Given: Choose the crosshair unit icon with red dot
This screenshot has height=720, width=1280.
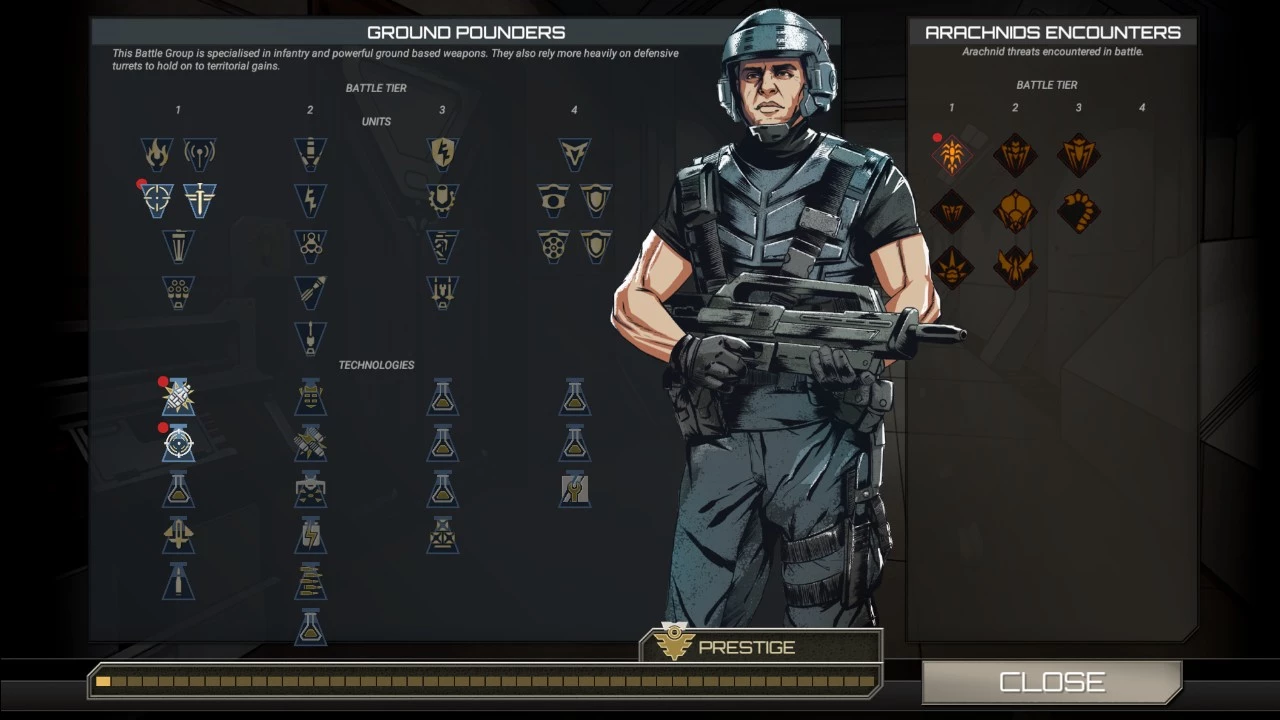Looking at the screenshot, I should coord(157,200).
